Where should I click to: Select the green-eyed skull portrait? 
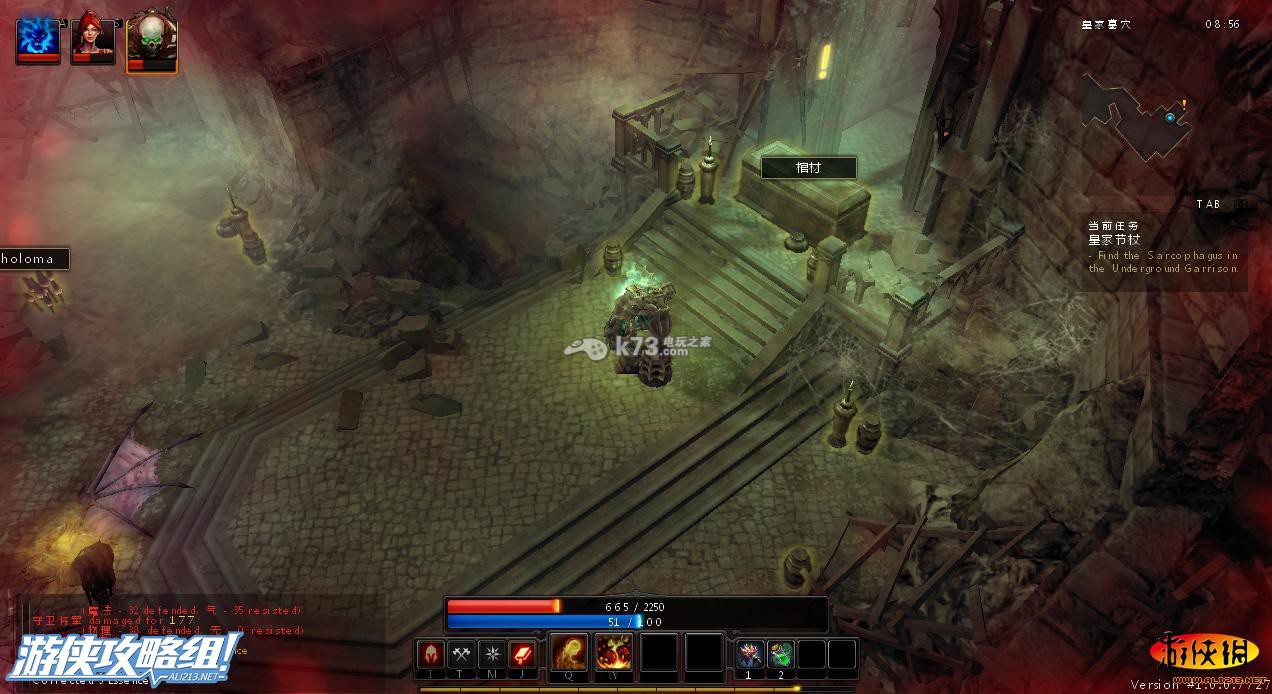[x=151, y=42]
